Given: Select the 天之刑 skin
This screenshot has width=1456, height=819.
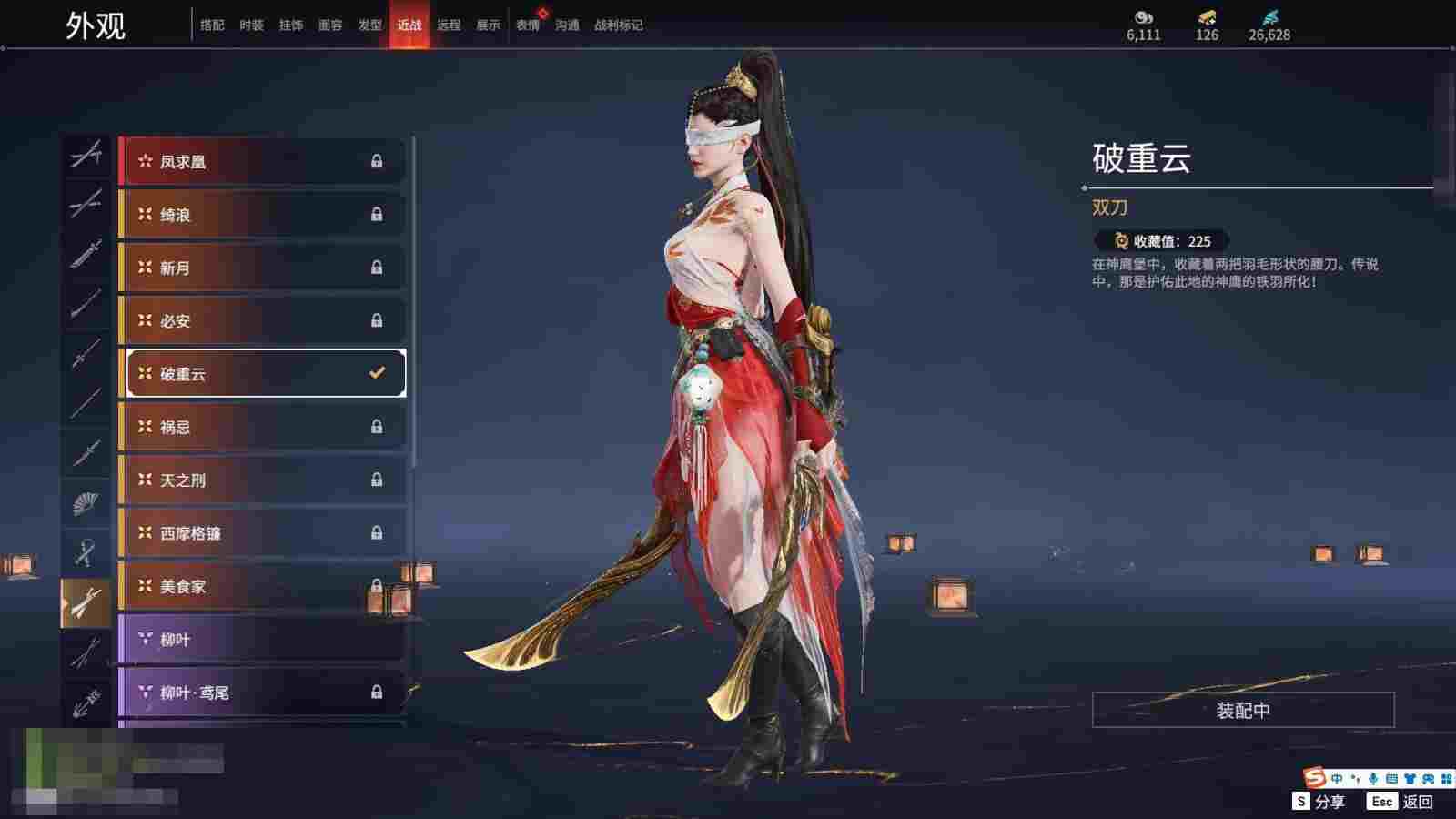Looking at the screenshot, I should pyautogui.click(x=262, y=480).
